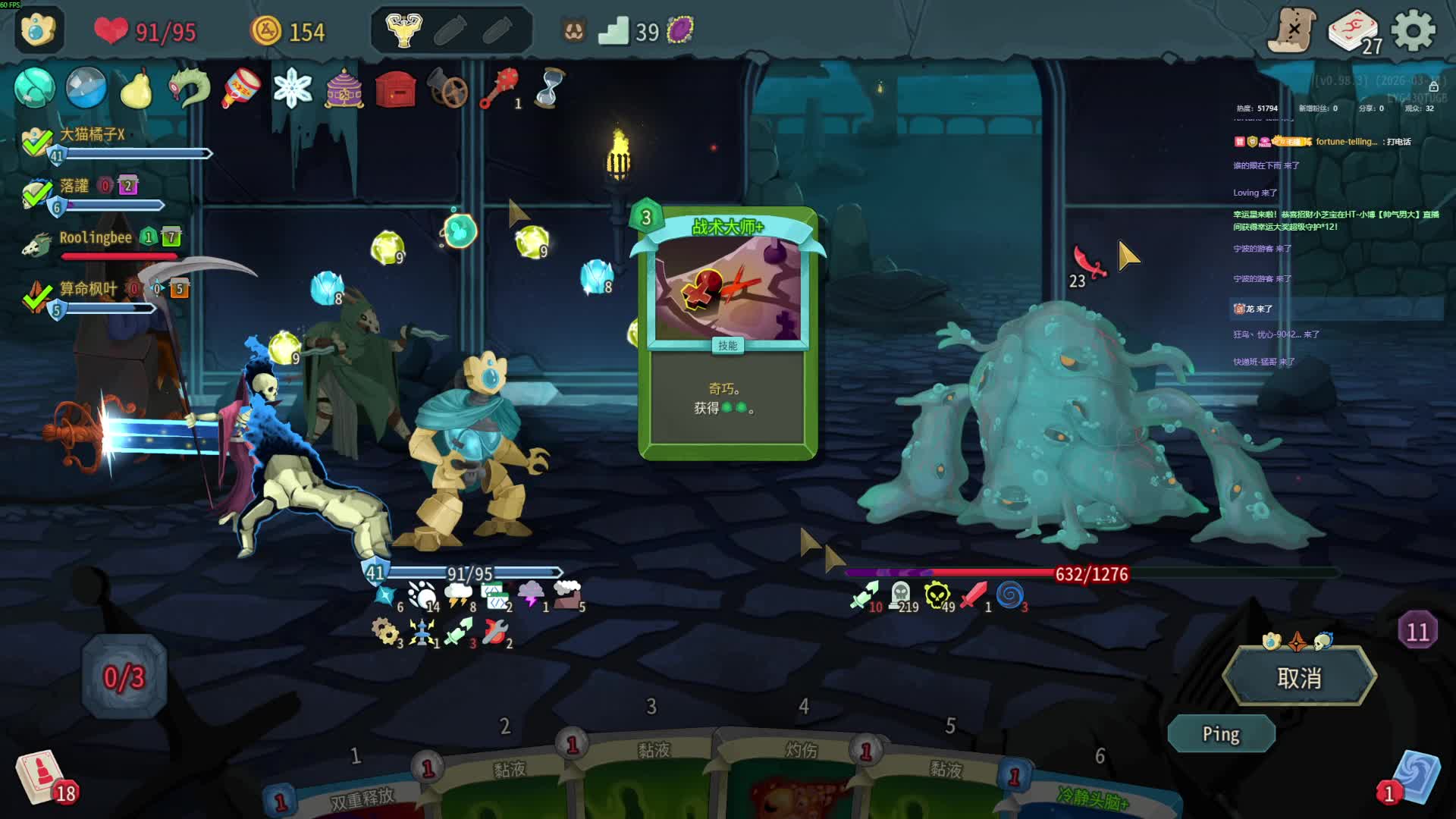
Task: Inspect the green serpent relic
Action: (189, 89)
